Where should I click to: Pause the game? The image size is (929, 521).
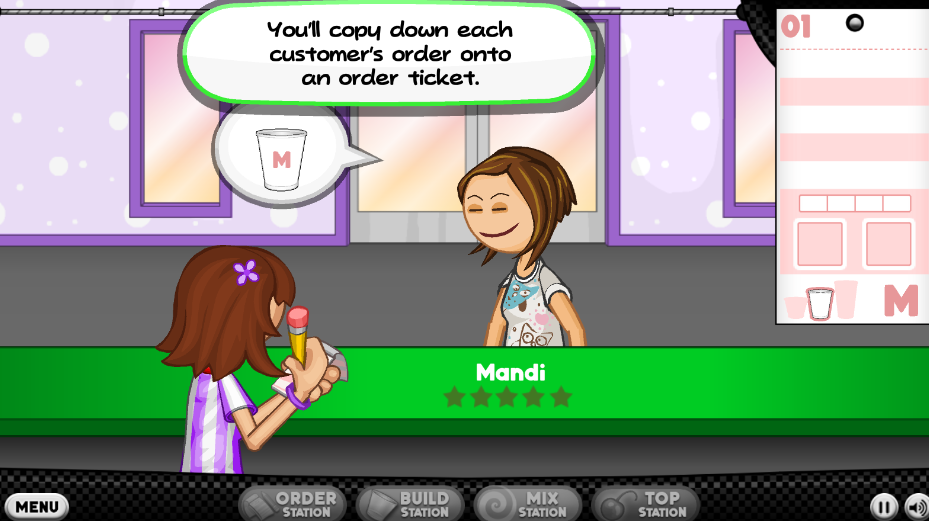pyautogui.click(x=883, y=507)
